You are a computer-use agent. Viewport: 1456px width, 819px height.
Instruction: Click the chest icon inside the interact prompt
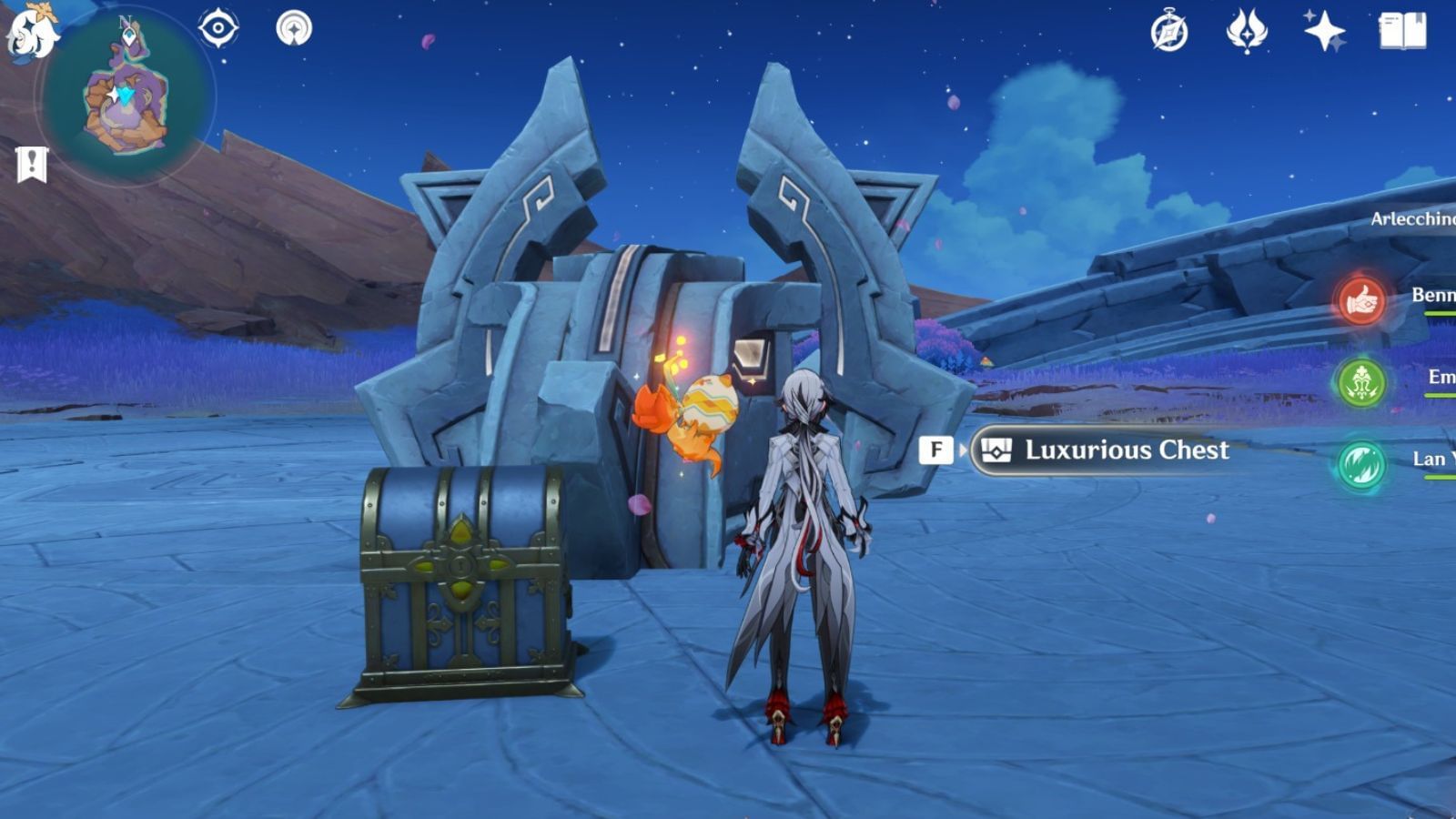point(997,448)
